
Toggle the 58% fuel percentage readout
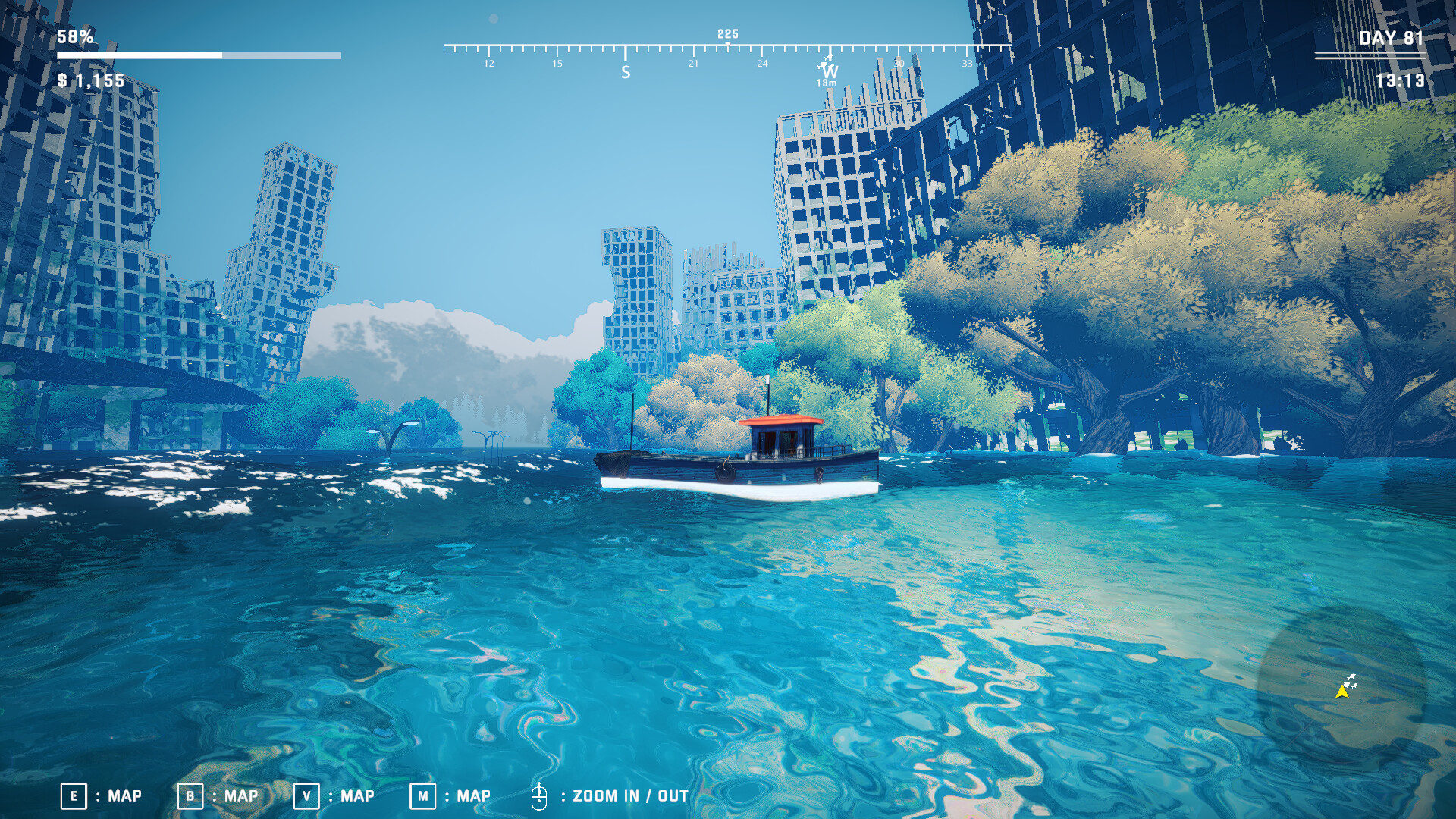coord(74,35)
